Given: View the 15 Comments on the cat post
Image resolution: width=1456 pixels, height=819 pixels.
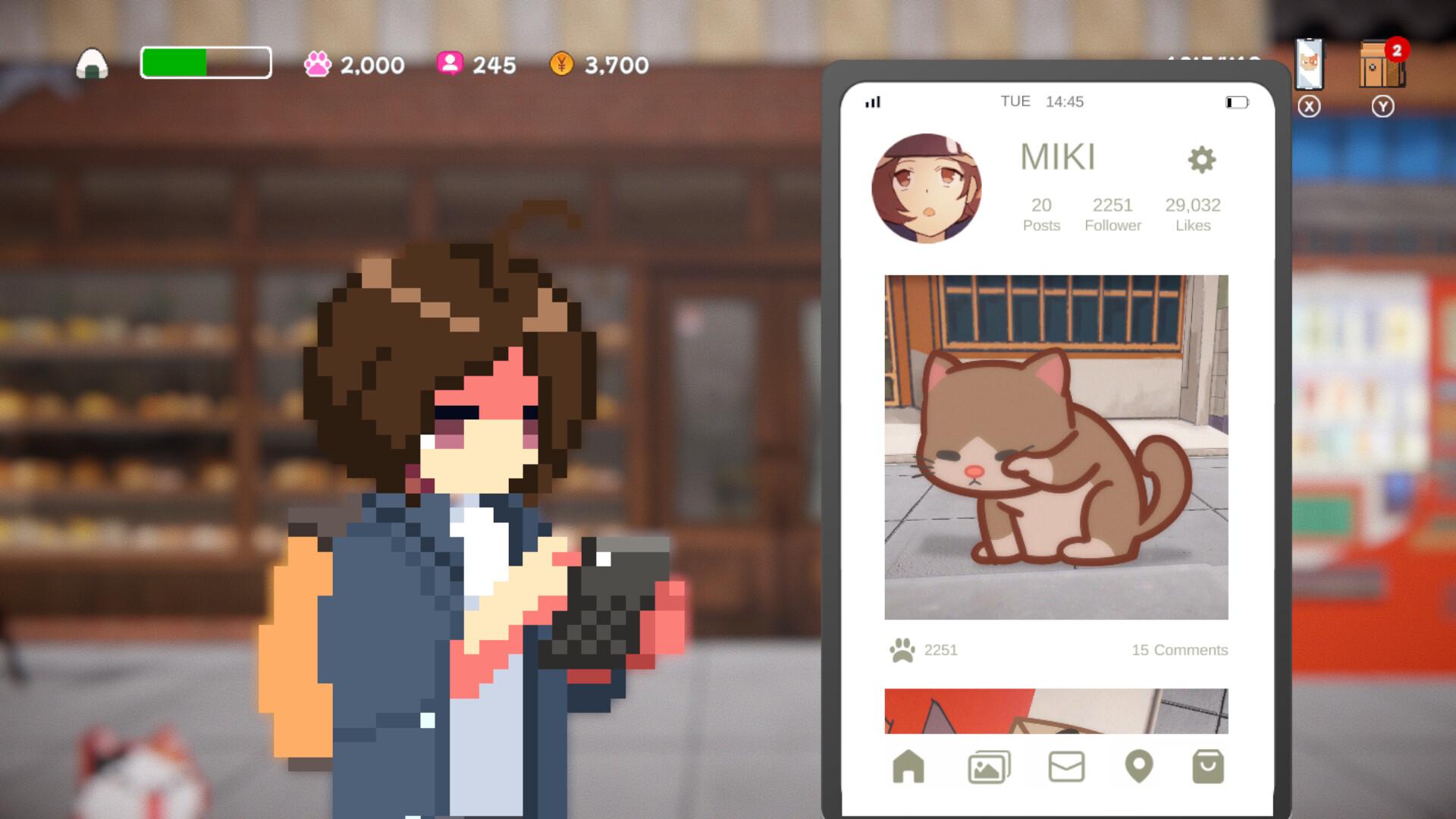Looking at the screenshot, I should point(1179,650).
